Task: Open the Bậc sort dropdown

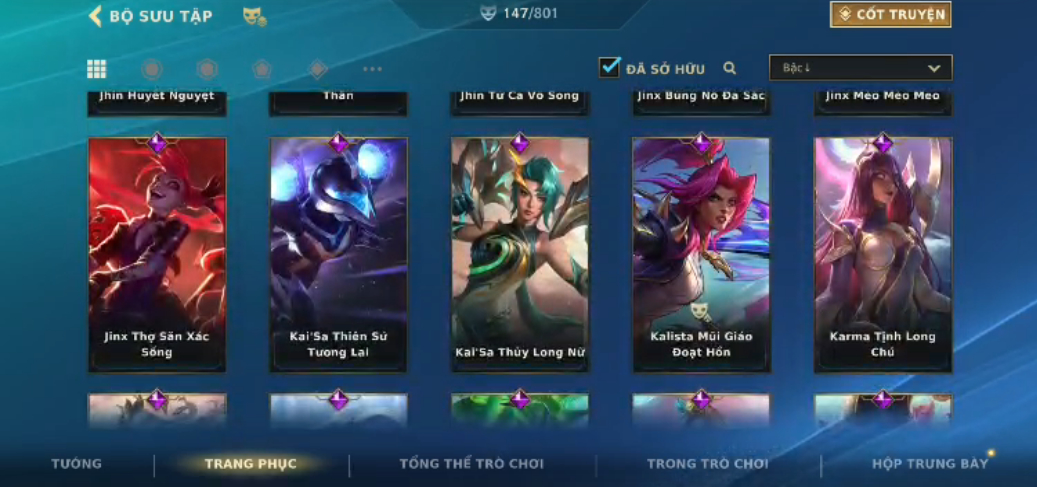Action: [x=860, y=68]
